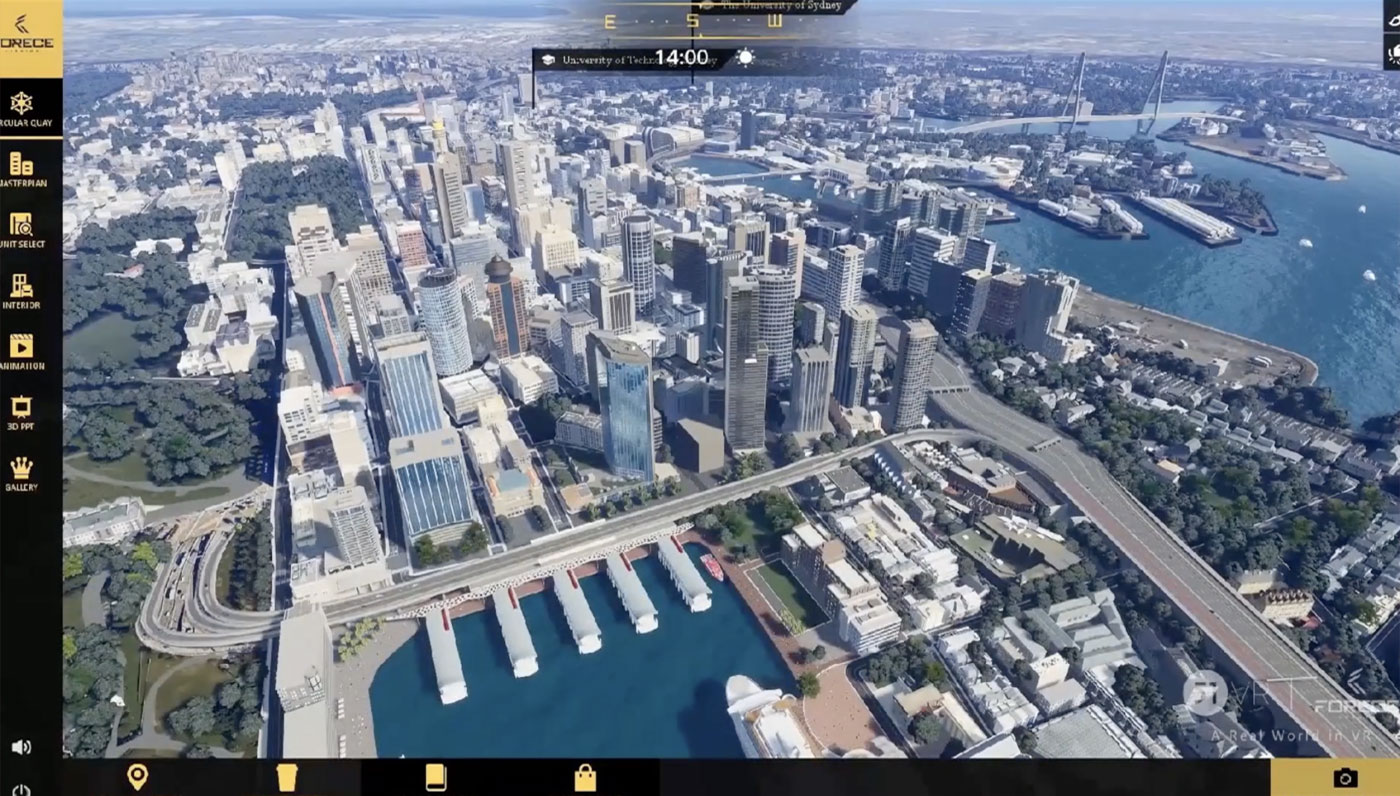Switch to the Interior view

(22, 290)
